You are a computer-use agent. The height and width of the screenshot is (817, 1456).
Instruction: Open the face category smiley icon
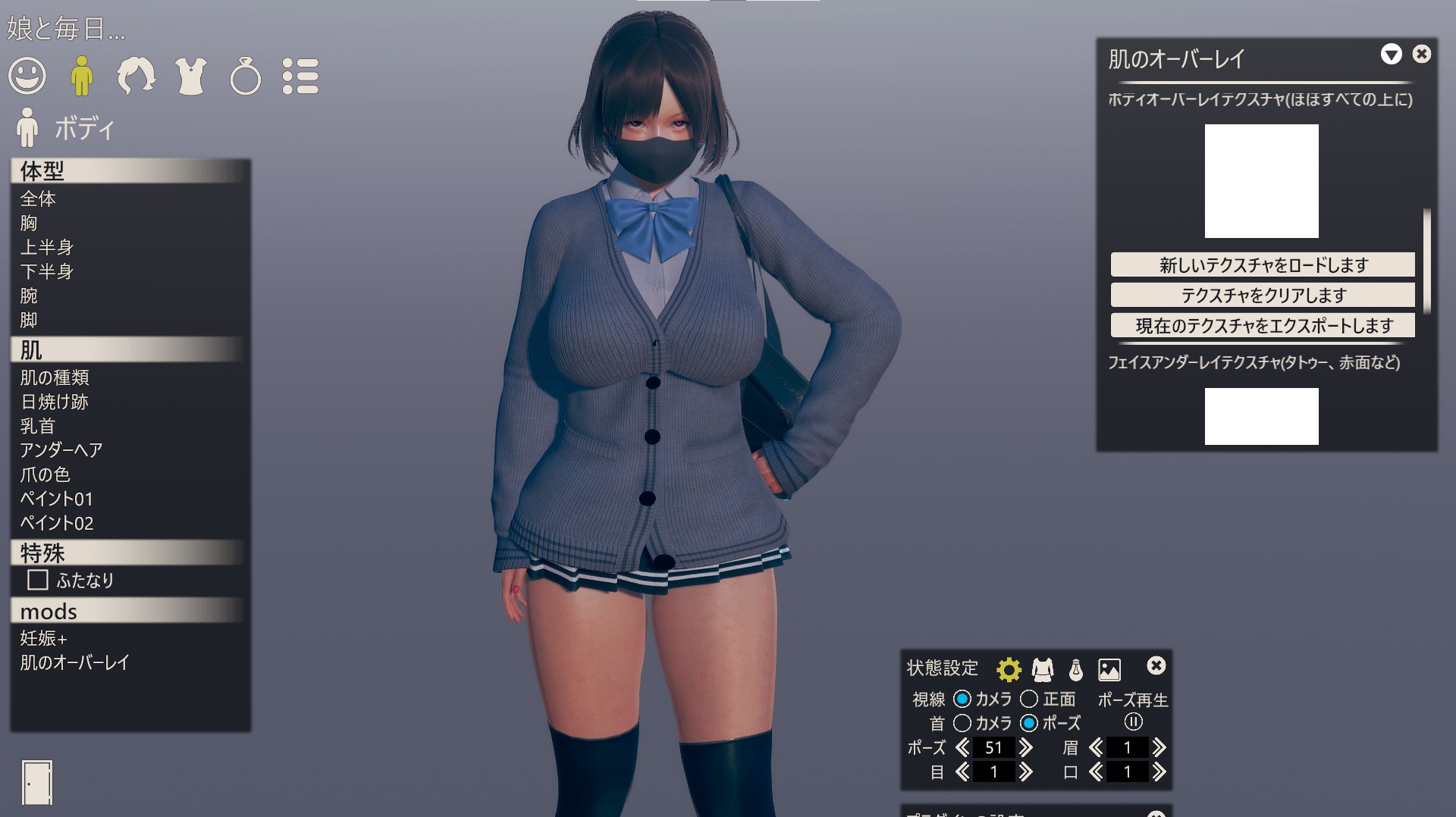[27, 77]
